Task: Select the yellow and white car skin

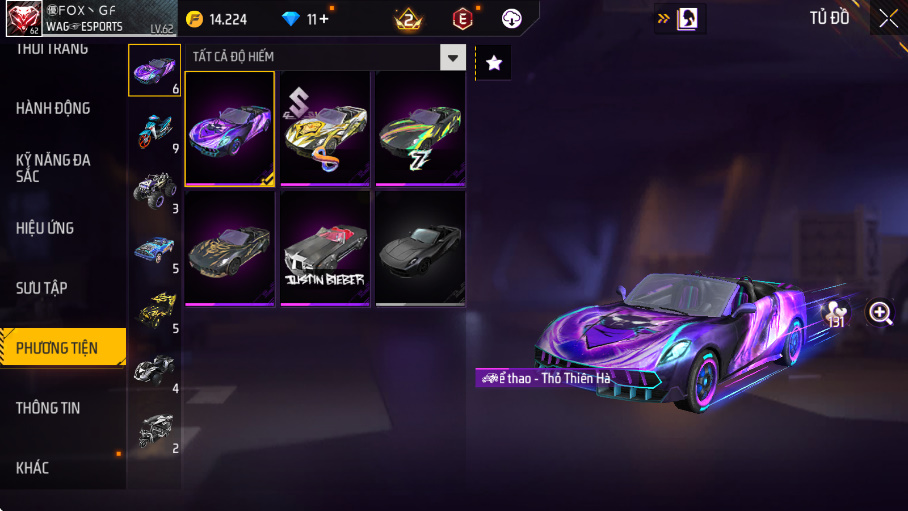Action: 325,128
